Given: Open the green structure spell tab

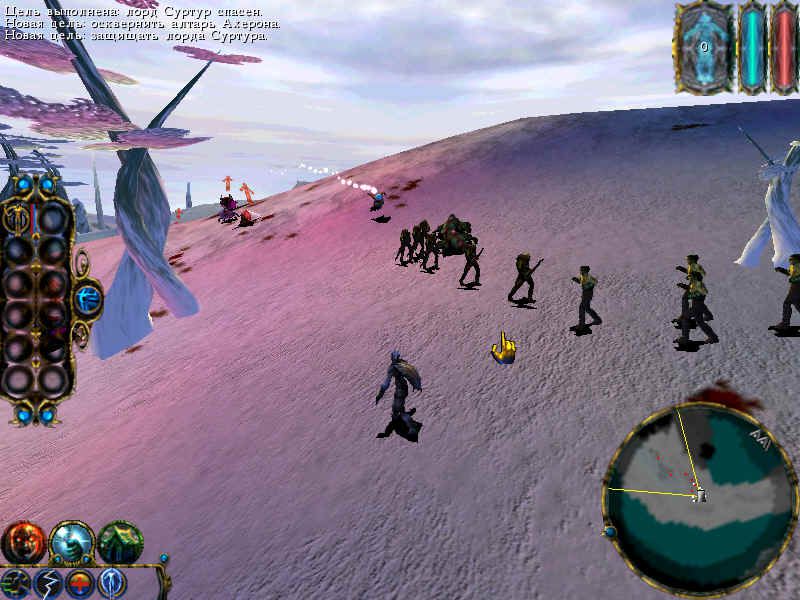Looking at the screenshot, I should (120, 543).
